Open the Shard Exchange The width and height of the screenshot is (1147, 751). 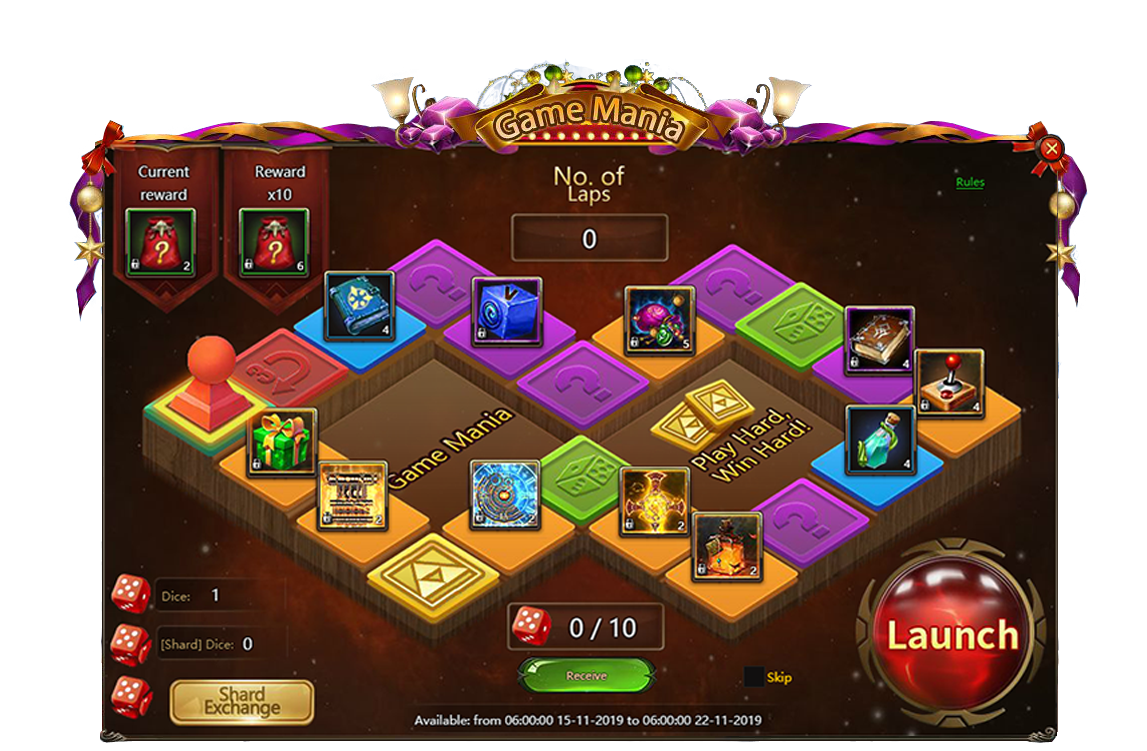[242, 702]
